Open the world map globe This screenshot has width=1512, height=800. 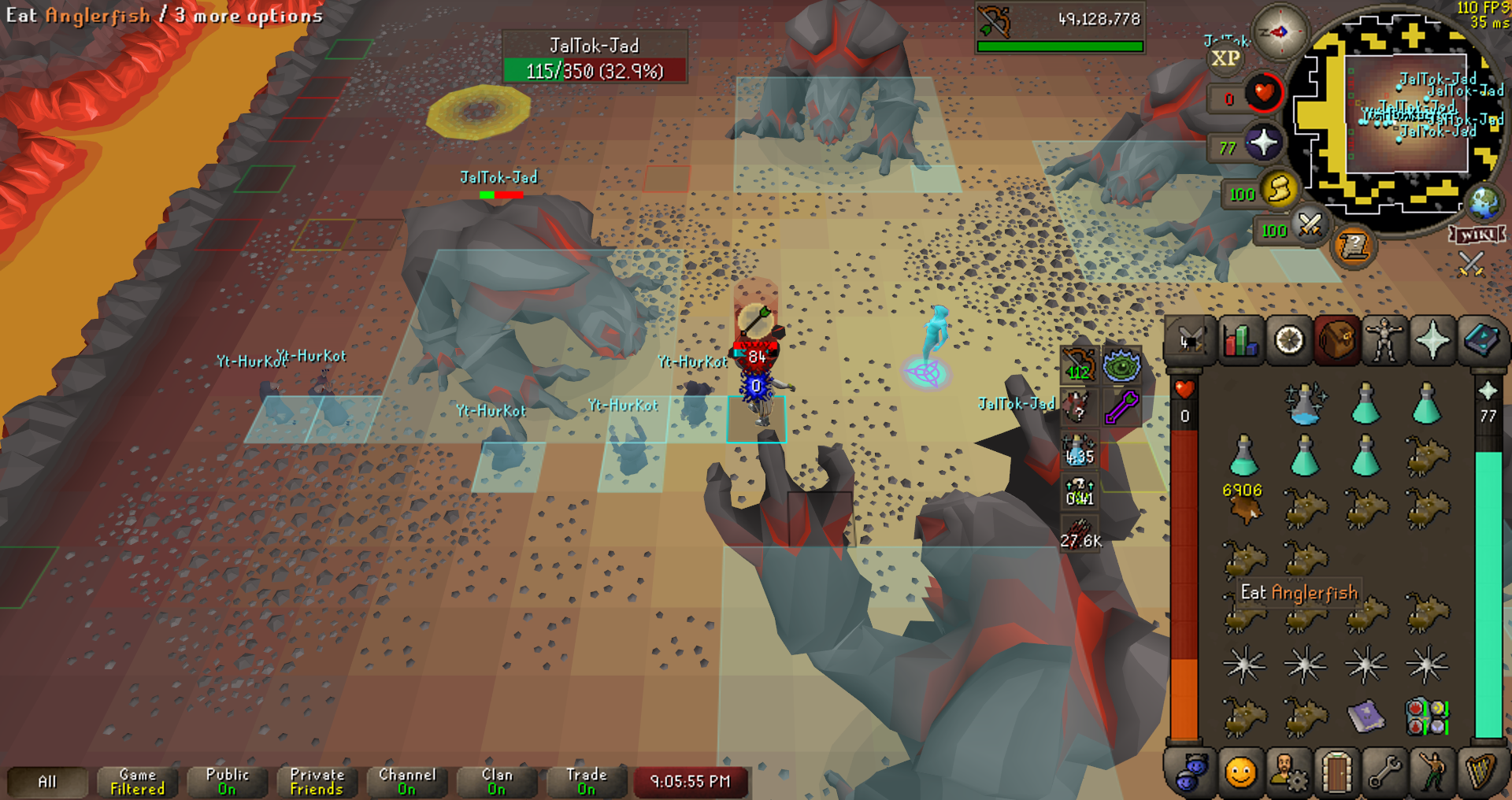point(1484,202)
